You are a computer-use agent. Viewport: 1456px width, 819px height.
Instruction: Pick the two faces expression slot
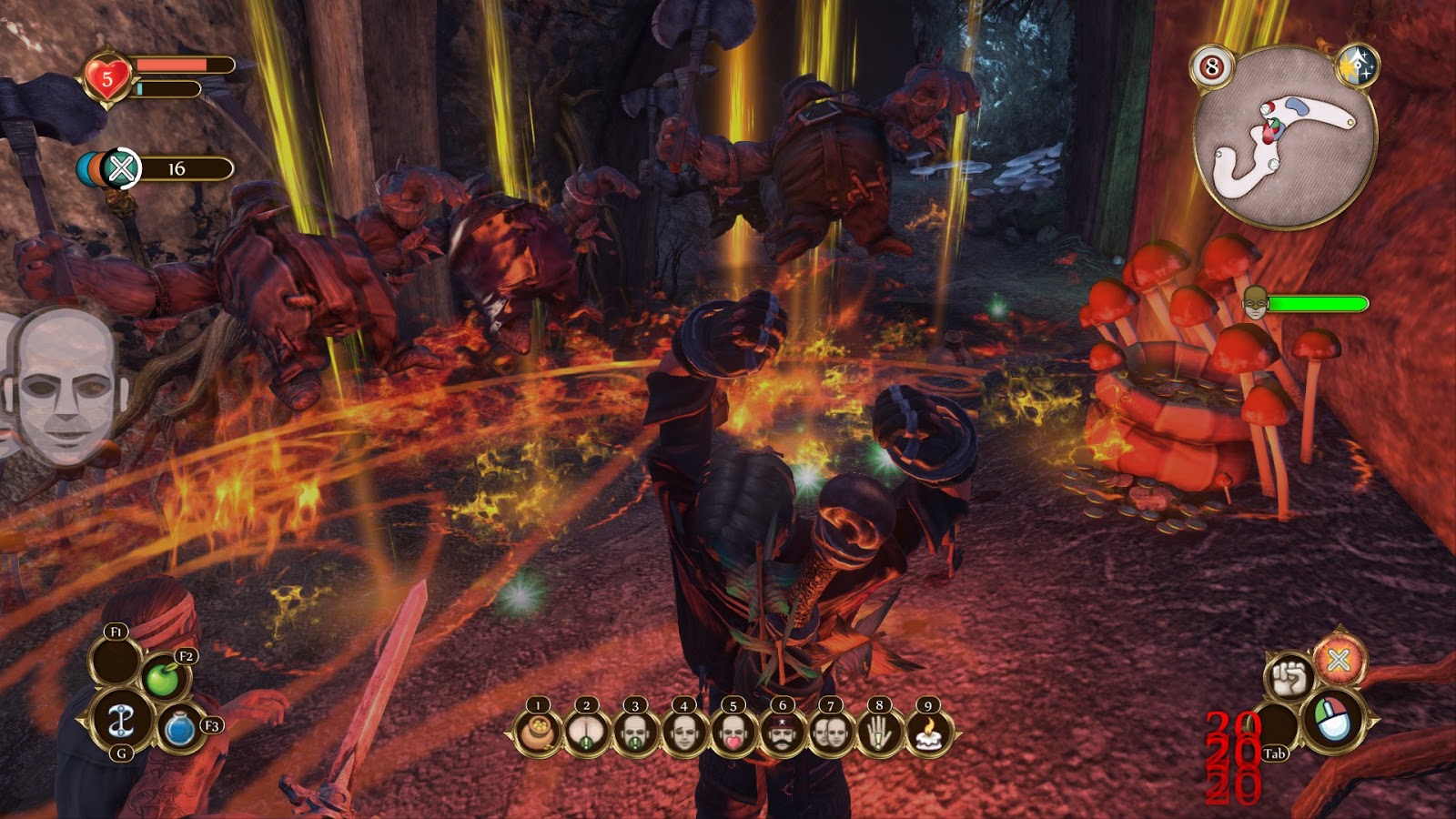tap(830, 731)
